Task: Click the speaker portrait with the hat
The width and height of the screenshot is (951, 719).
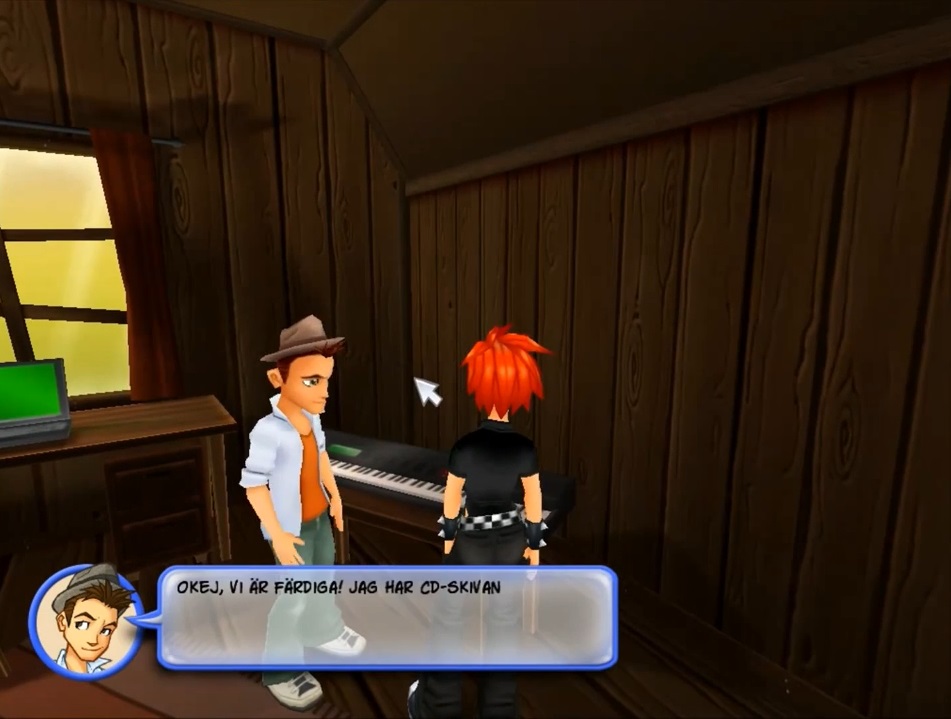Action: click(85, 621)
